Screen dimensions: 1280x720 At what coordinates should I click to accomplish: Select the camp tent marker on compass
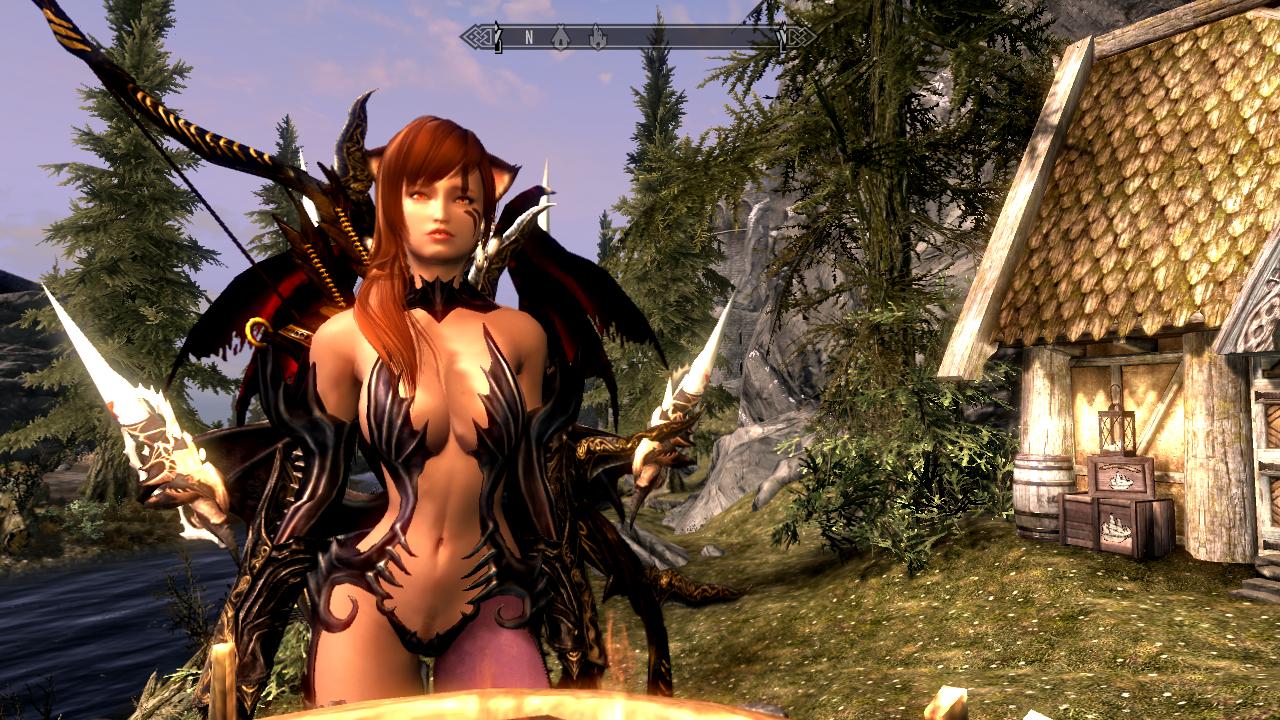tap(562, 38)
